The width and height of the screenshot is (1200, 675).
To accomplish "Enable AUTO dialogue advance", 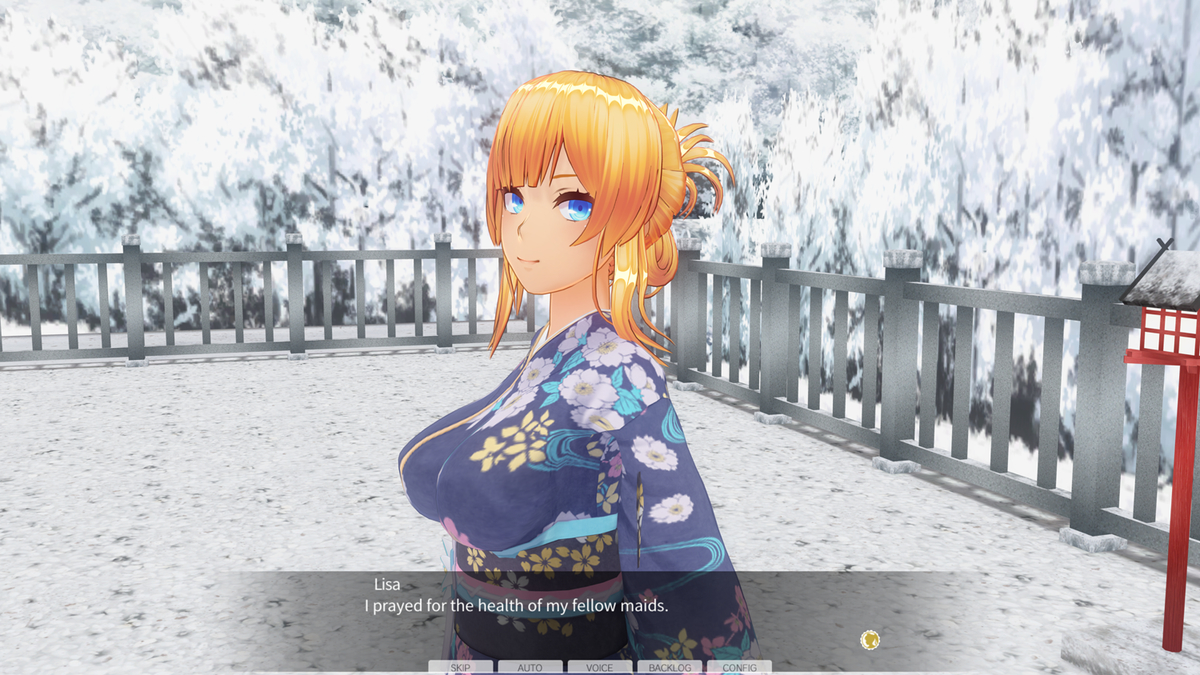I will [529, 667].
